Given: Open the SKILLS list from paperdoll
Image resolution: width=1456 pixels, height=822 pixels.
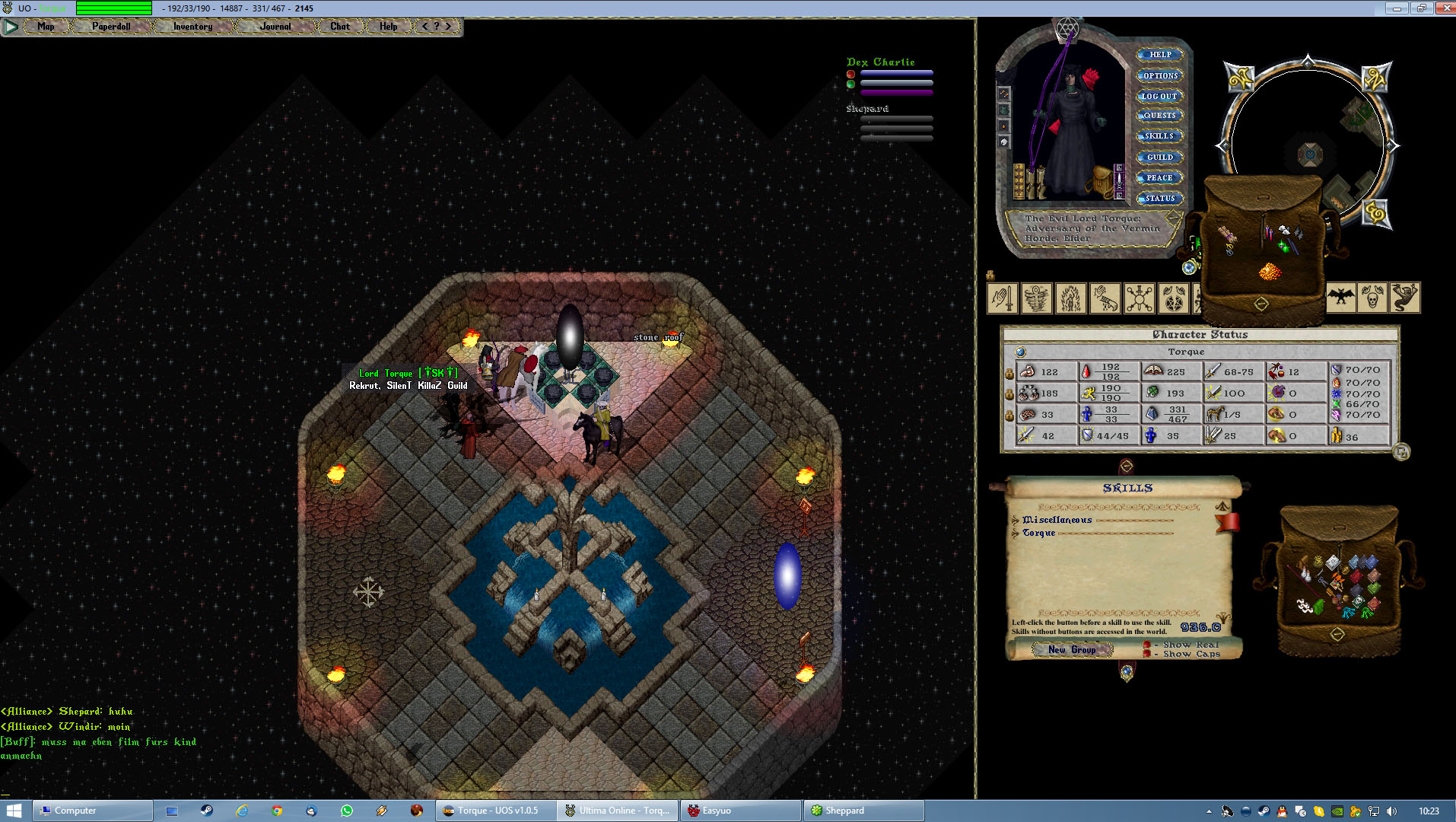Looking at the screenshot, I should coord(1159,136).
